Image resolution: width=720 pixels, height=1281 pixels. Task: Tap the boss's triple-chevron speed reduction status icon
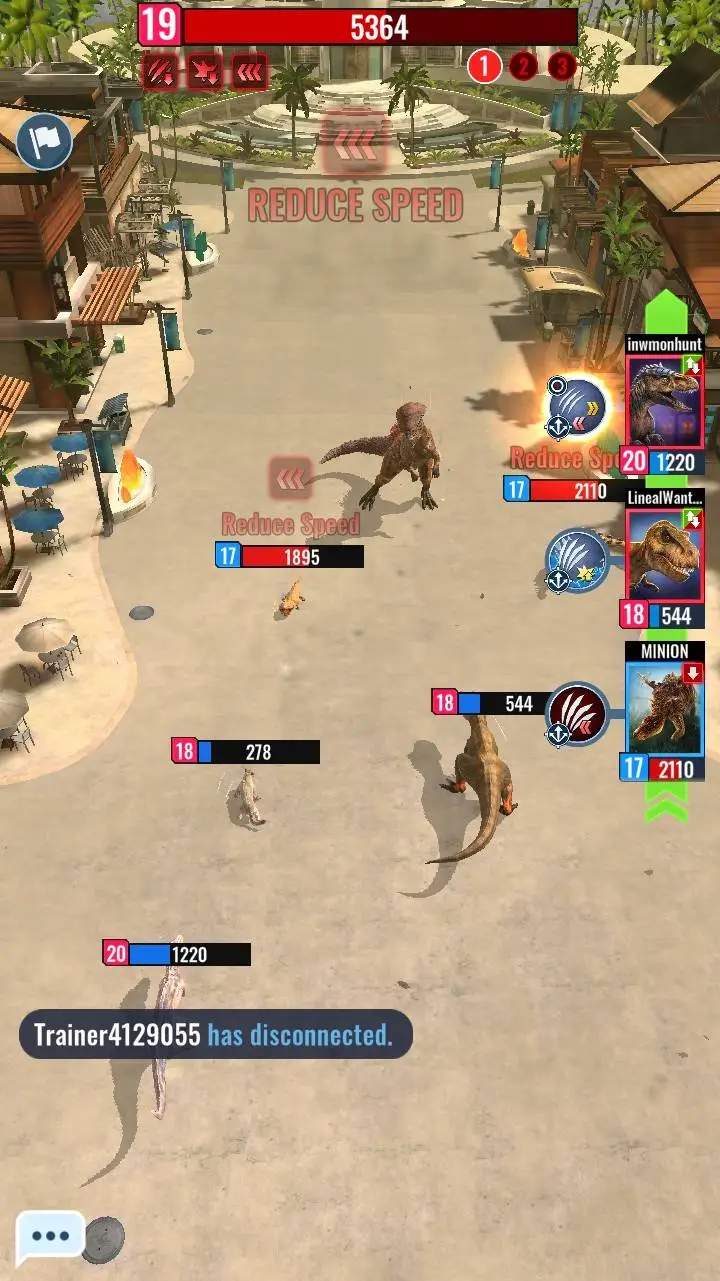pyautogui.click(x=249, y=71)
